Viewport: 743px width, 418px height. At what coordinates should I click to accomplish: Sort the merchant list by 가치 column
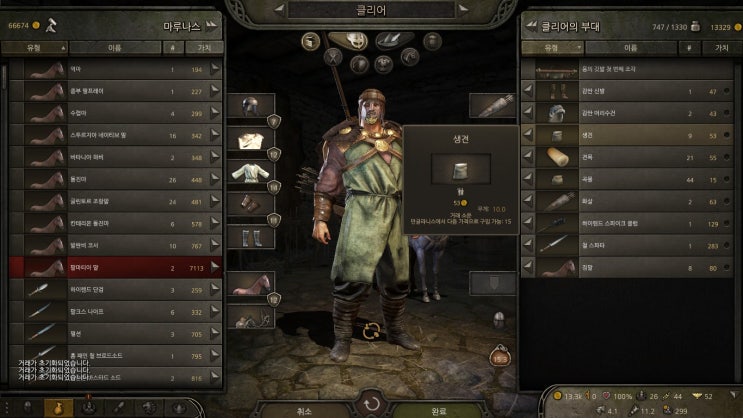pyautogui.click(x=203, y=47)
